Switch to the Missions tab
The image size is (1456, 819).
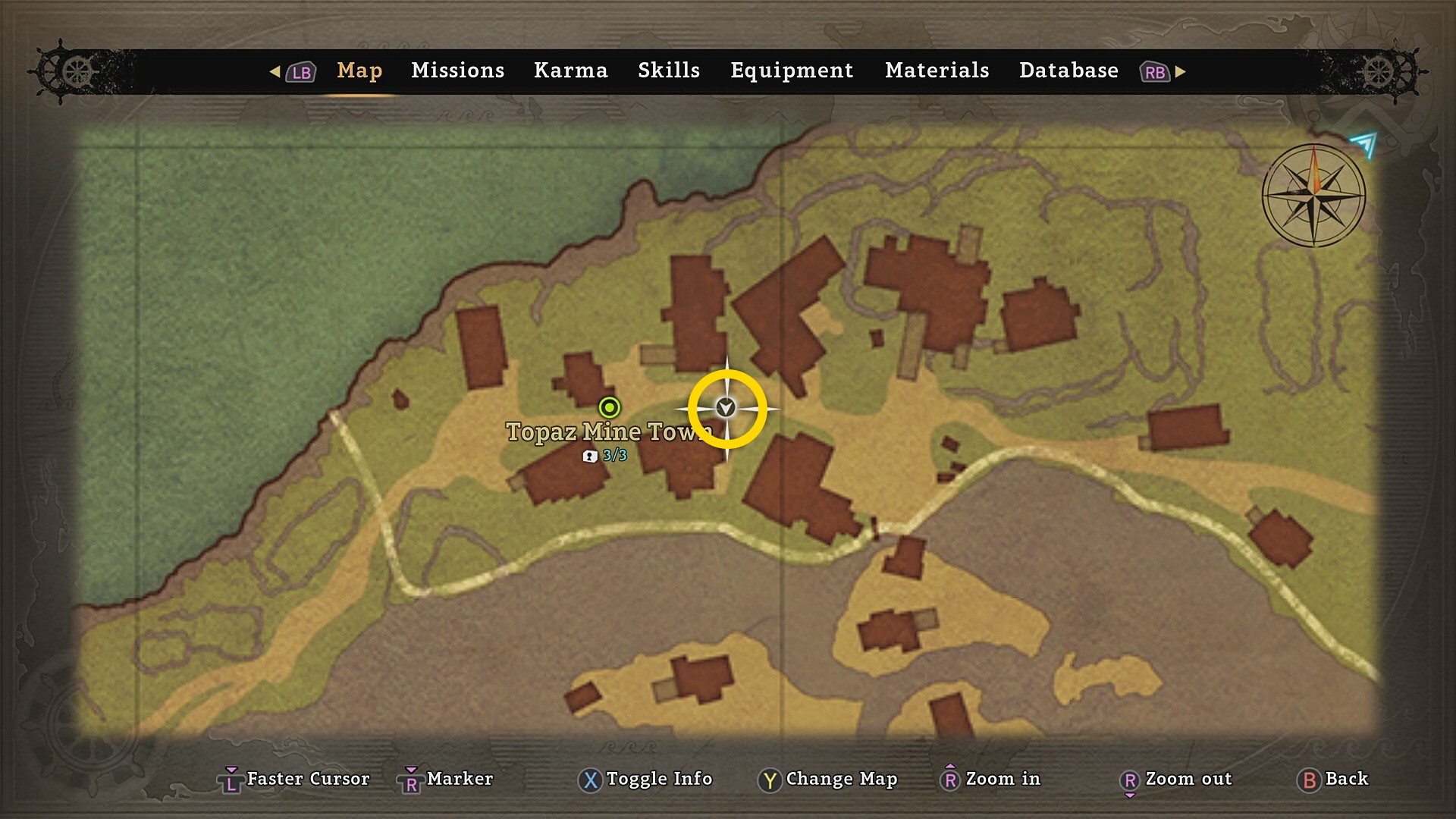pyautogui.click(x=457, y=71)
